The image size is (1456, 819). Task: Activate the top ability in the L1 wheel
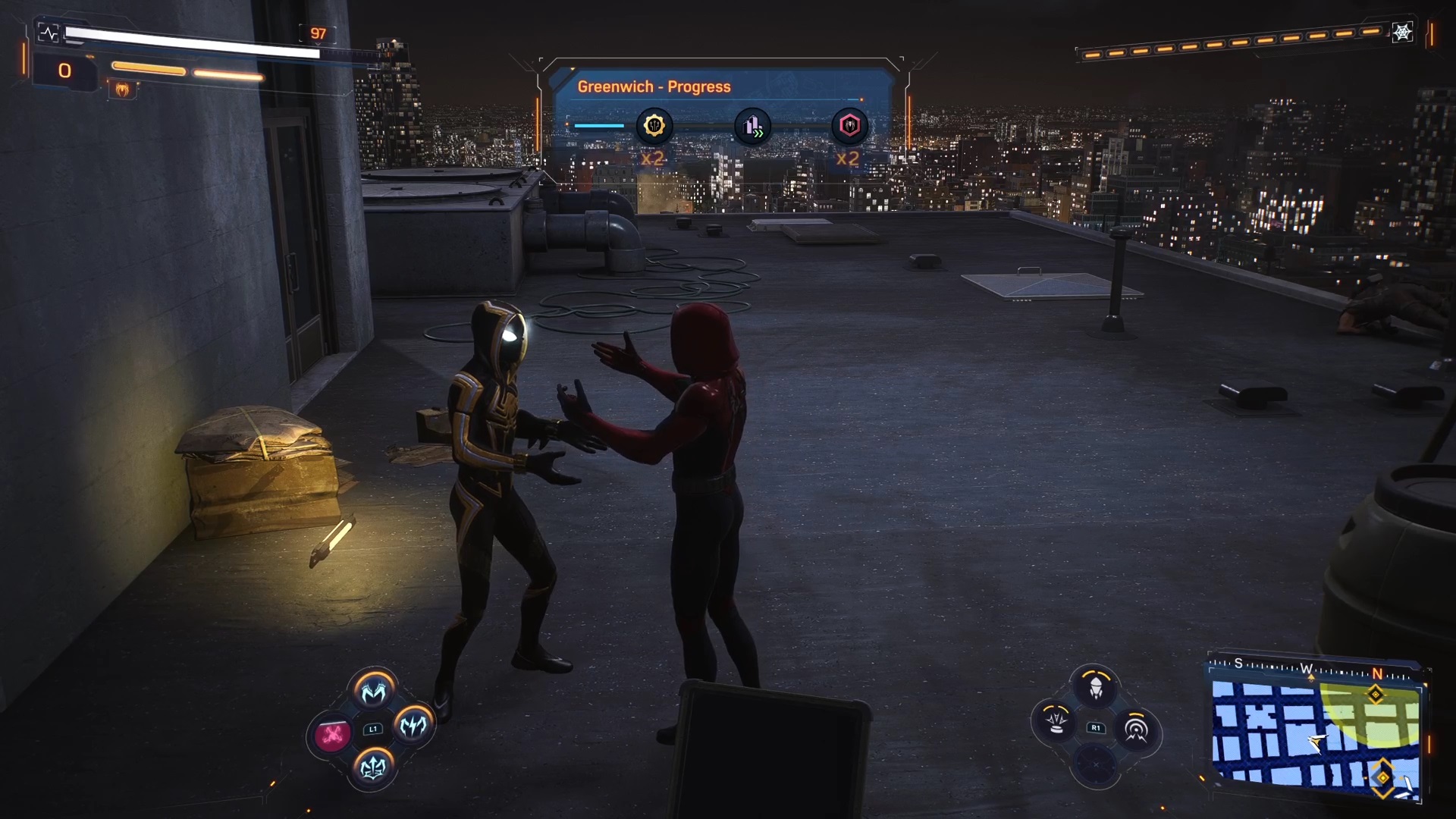point(373,691)
